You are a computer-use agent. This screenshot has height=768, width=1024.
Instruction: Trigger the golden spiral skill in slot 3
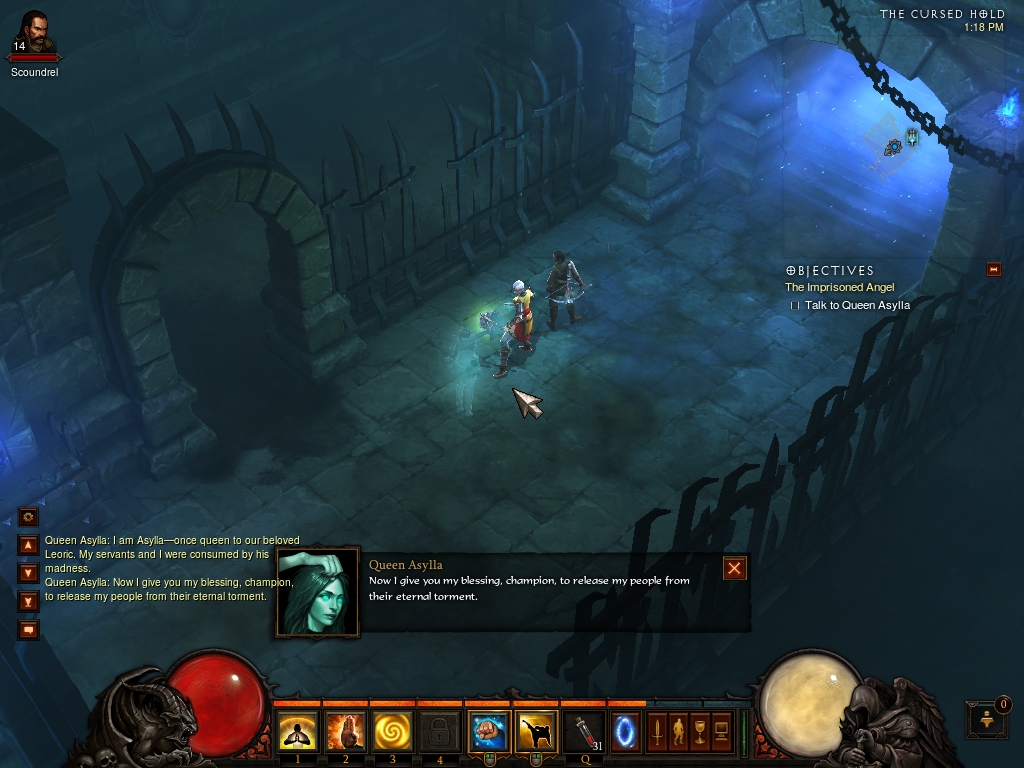(x=393, y=732)
